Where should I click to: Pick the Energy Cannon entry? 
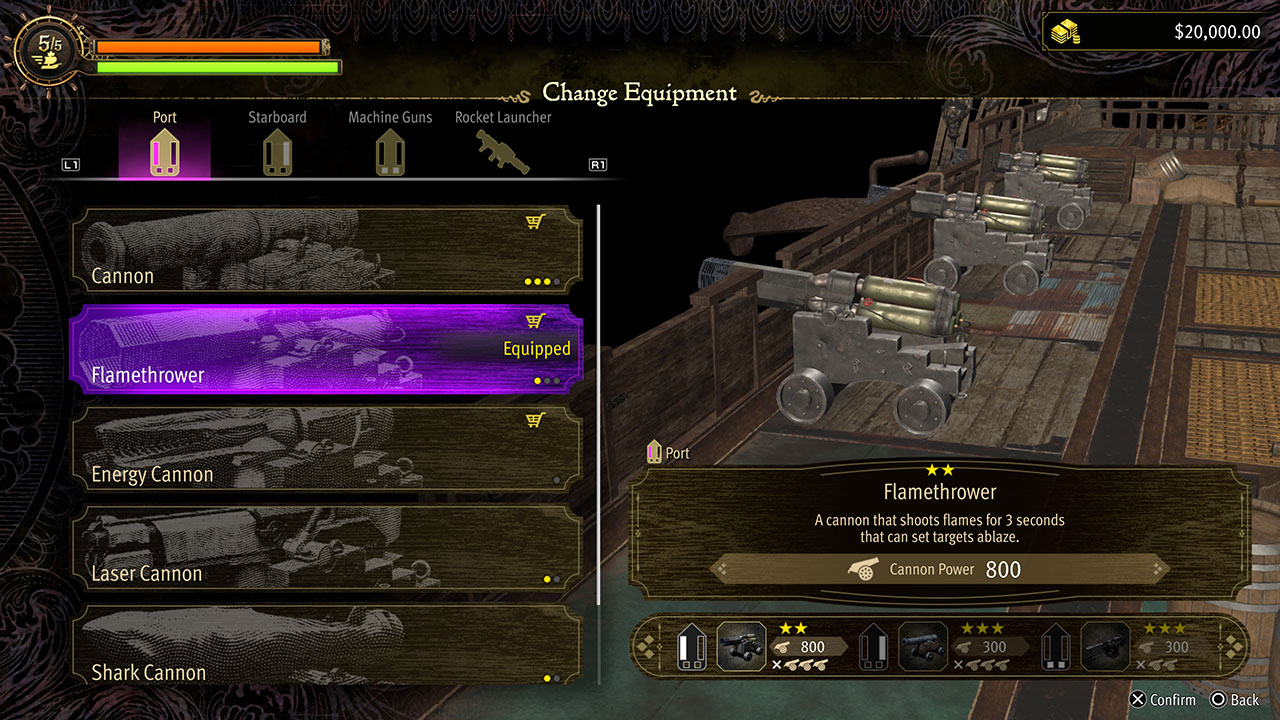[326, 449]
